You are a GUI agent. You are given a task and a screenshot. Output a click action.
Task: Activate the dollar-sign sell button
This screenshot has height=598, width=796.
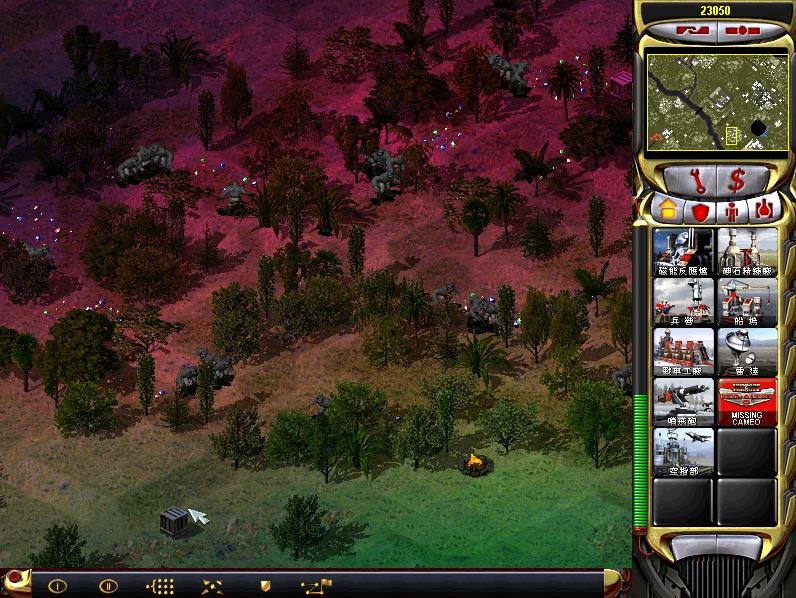click(736, 180)
